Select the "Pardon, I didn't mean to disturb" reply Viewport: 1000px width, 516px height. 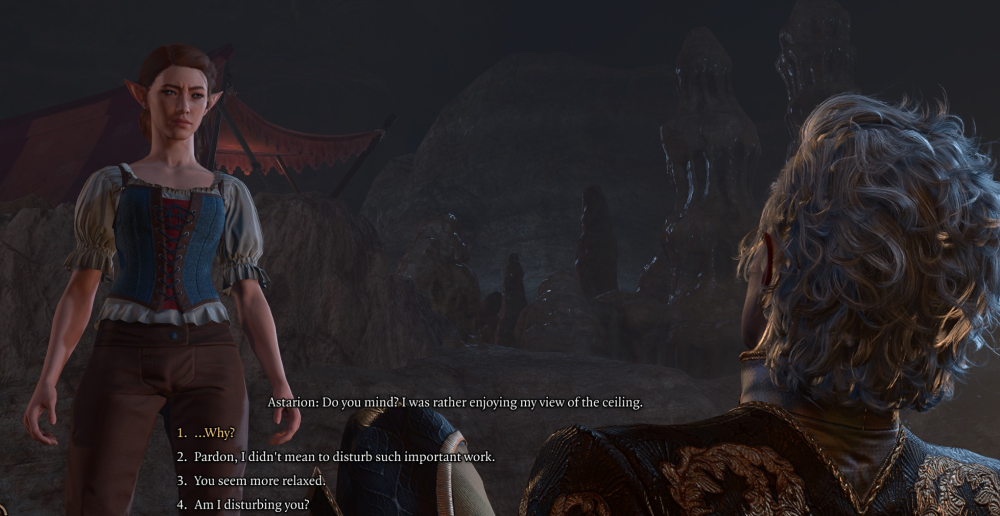(x=343, y=457)
